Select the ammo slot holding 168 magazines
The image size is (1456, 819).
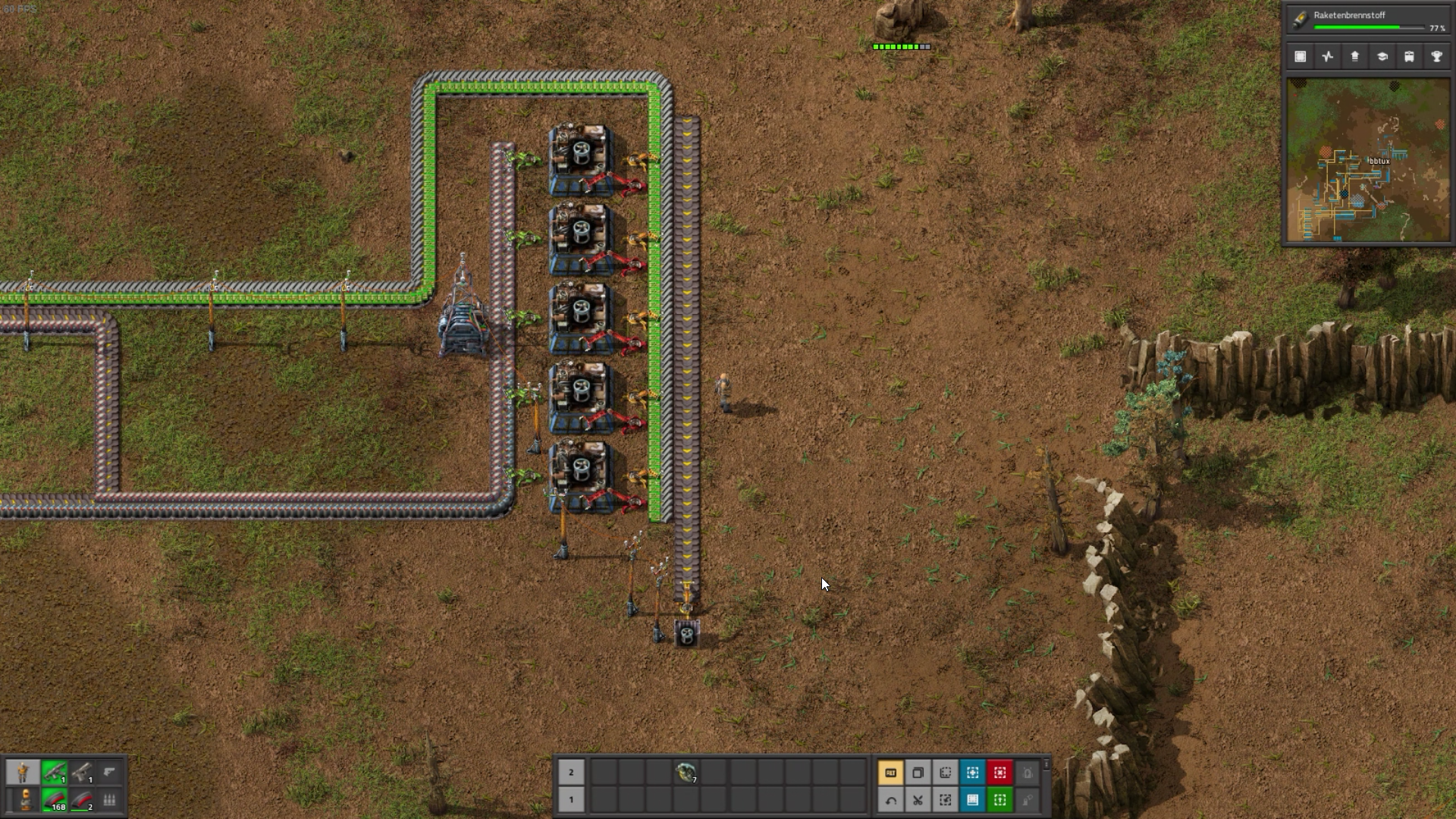coord(54,799)
